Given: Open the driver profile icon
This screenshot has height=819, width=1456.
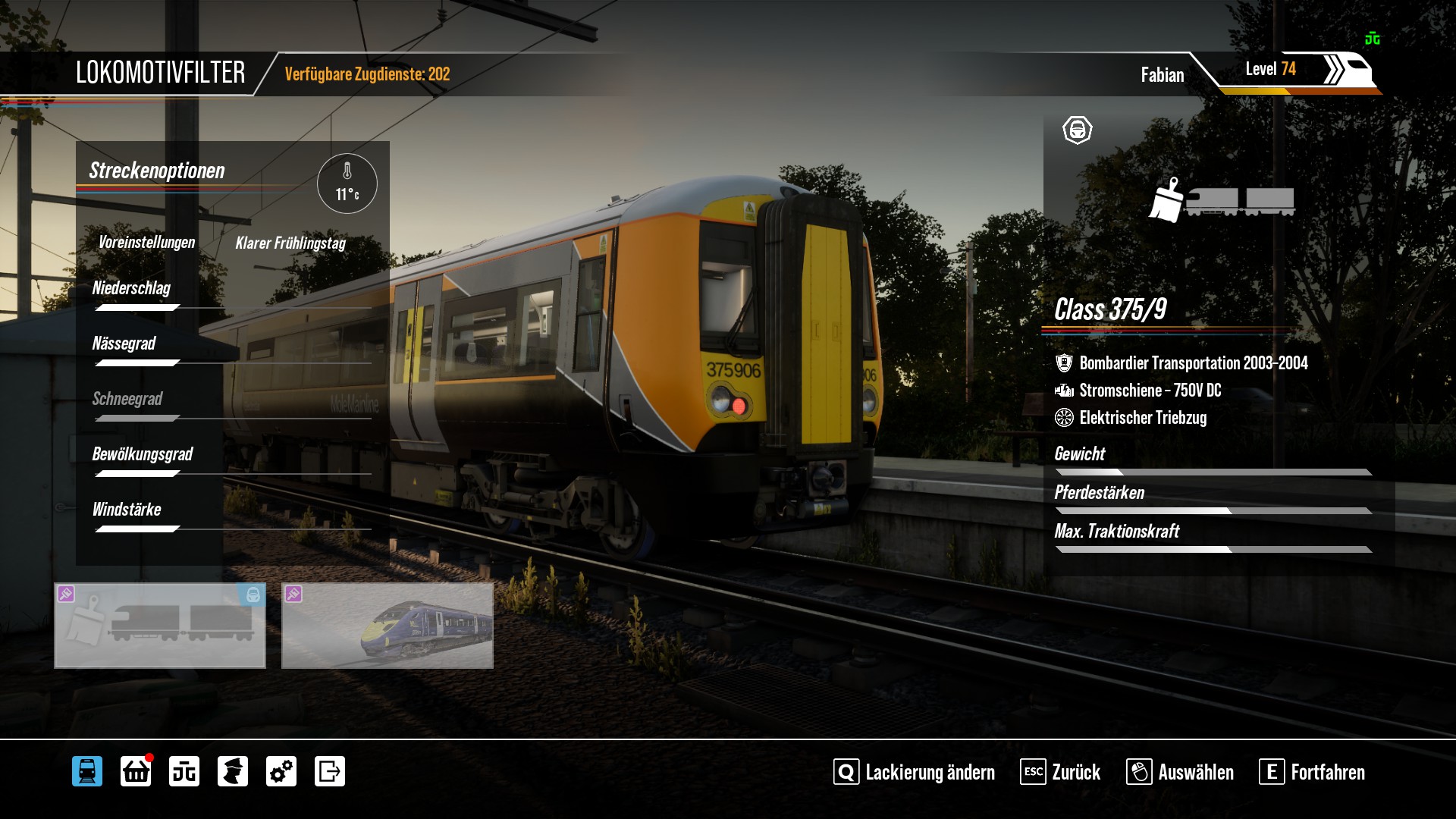Looking at the screenshot, I should pyautogui.click(x=233, y=771).
